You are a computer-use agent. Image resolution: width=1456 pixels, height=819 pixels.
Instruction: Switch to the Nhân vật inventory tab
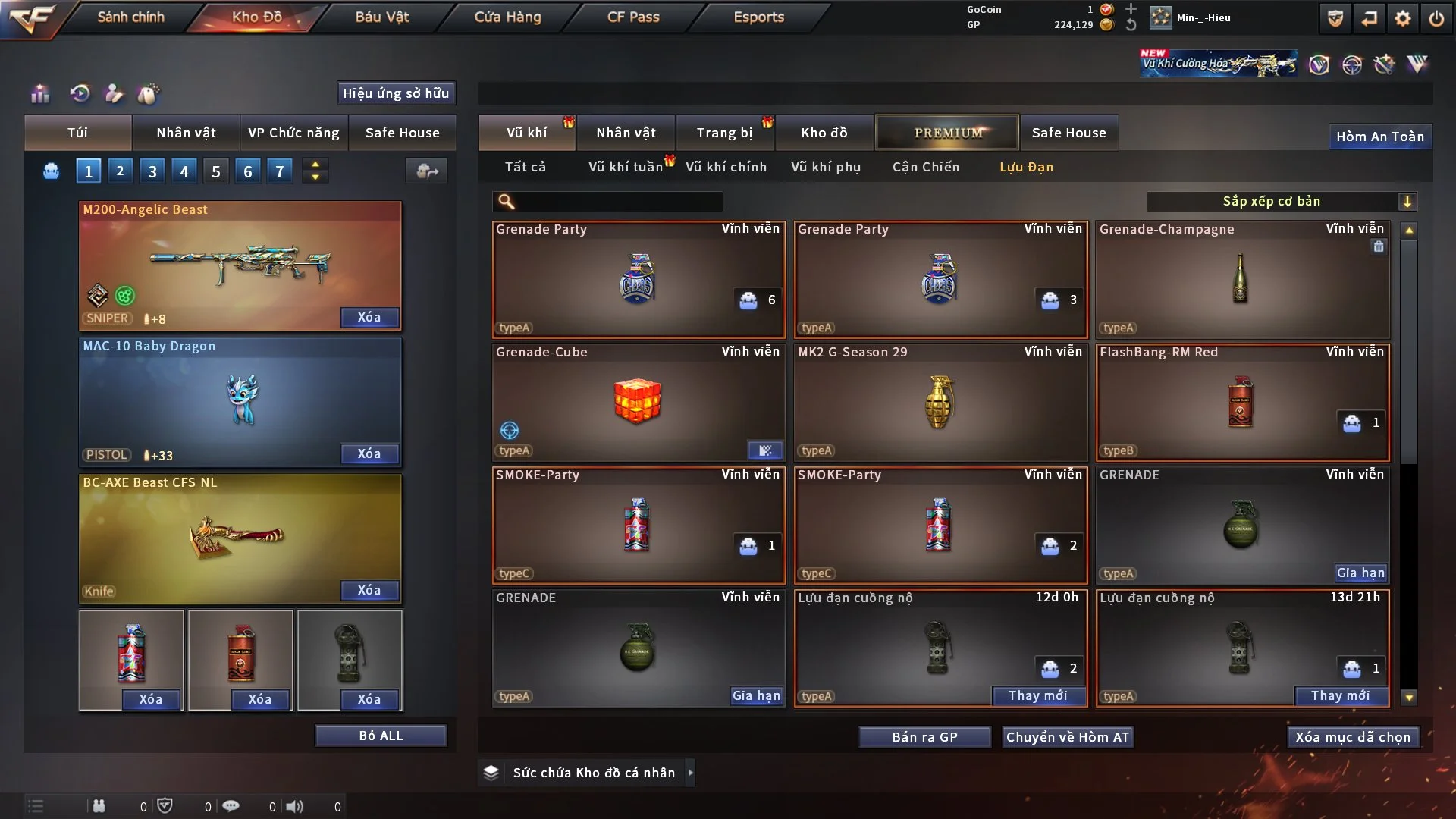click(625, 133)
